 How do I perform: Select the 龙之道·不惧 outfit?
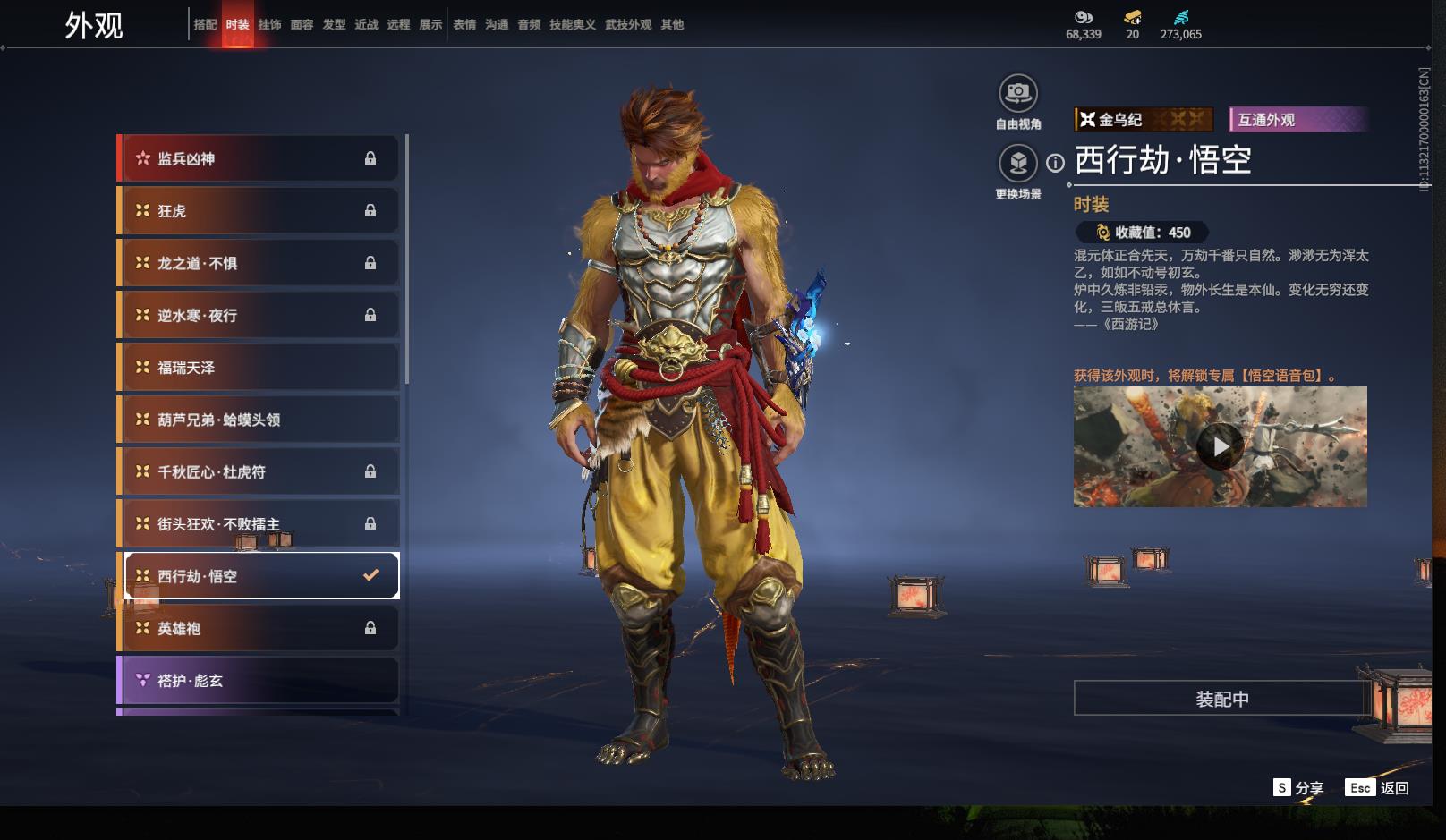tap(259, 263)
